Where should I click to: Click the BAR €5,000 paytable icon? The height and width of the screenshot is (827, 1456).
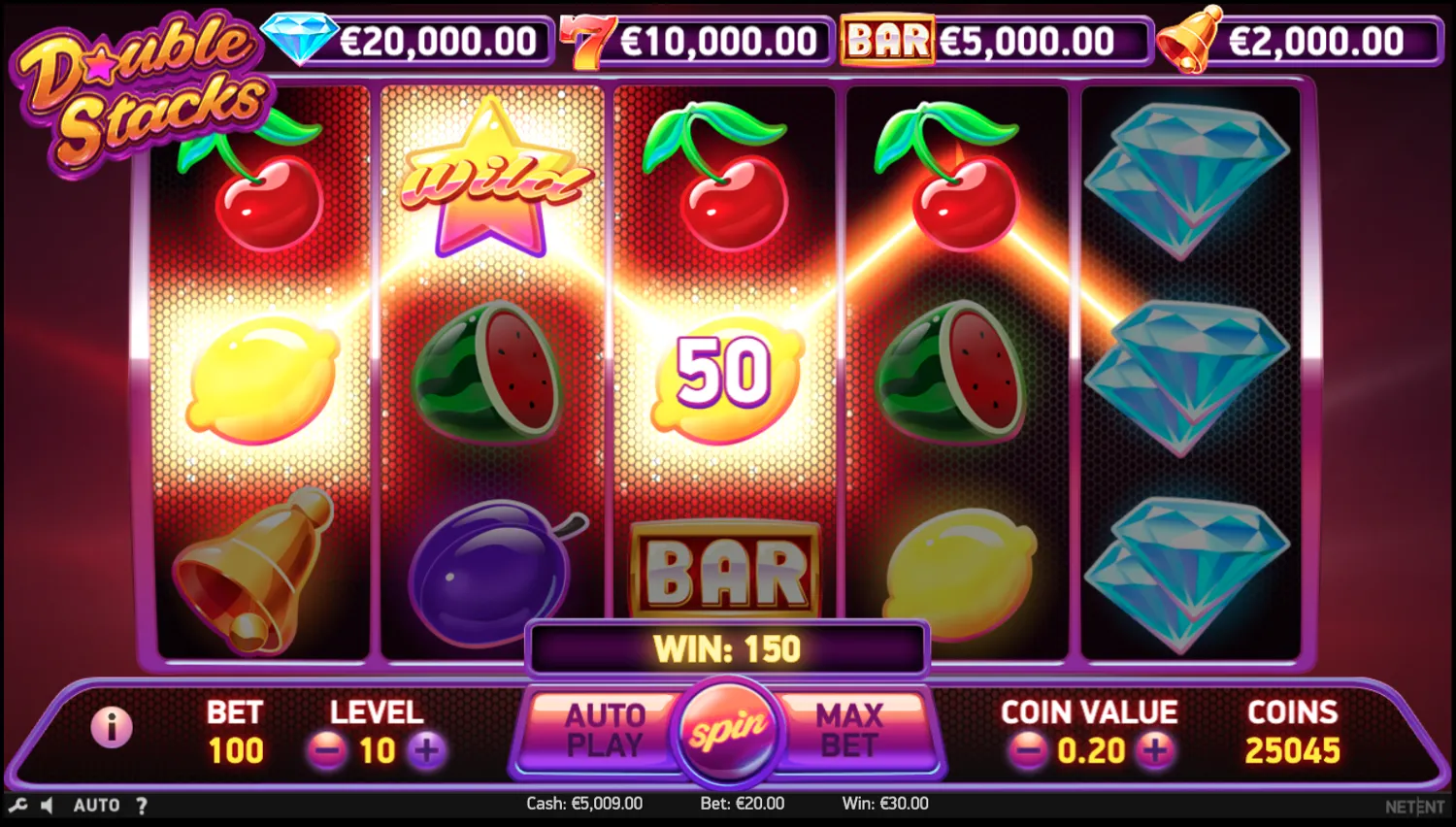(x=885, y=40)
